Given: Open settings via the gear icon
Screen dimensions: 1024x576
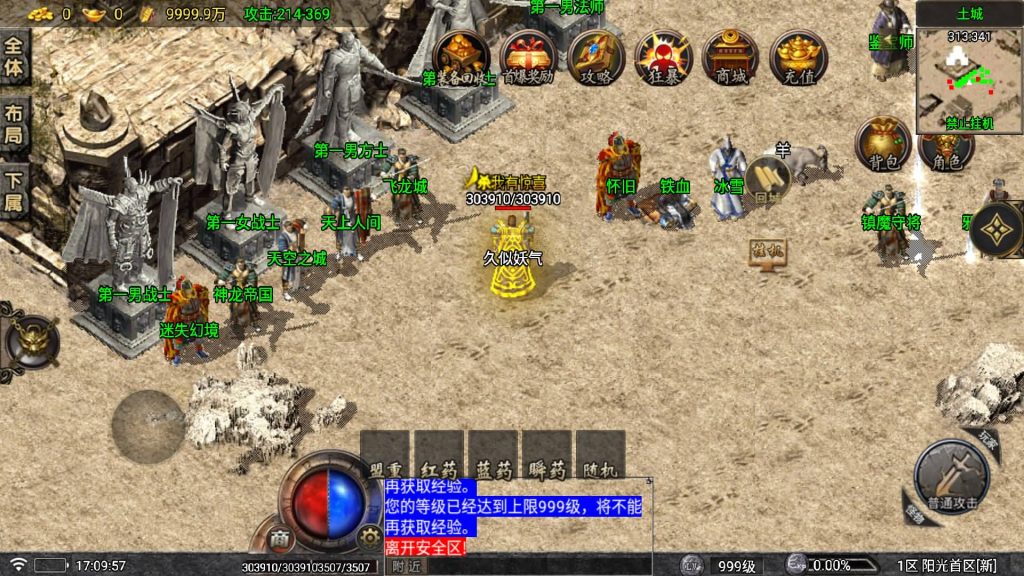Looking at the screenshot, I should coord(370,539).
